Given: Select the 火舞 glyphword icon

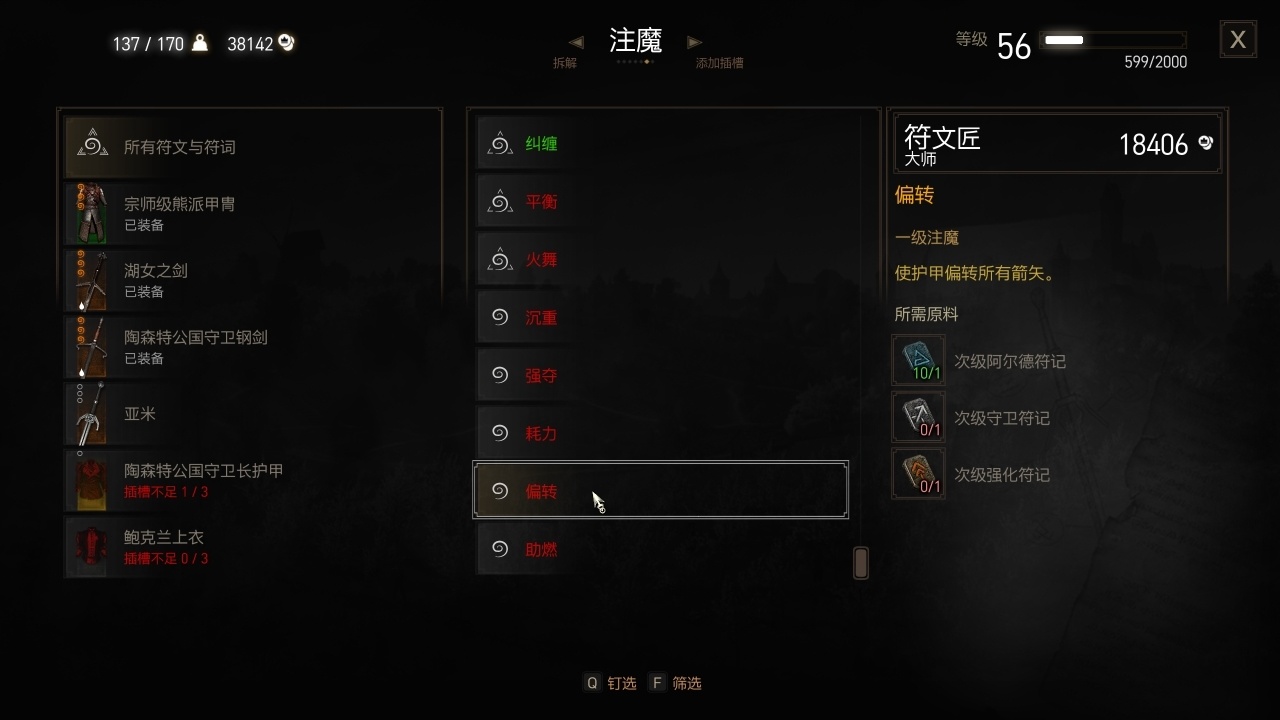Looking at the screenshot, I should (x=499, y=258).
